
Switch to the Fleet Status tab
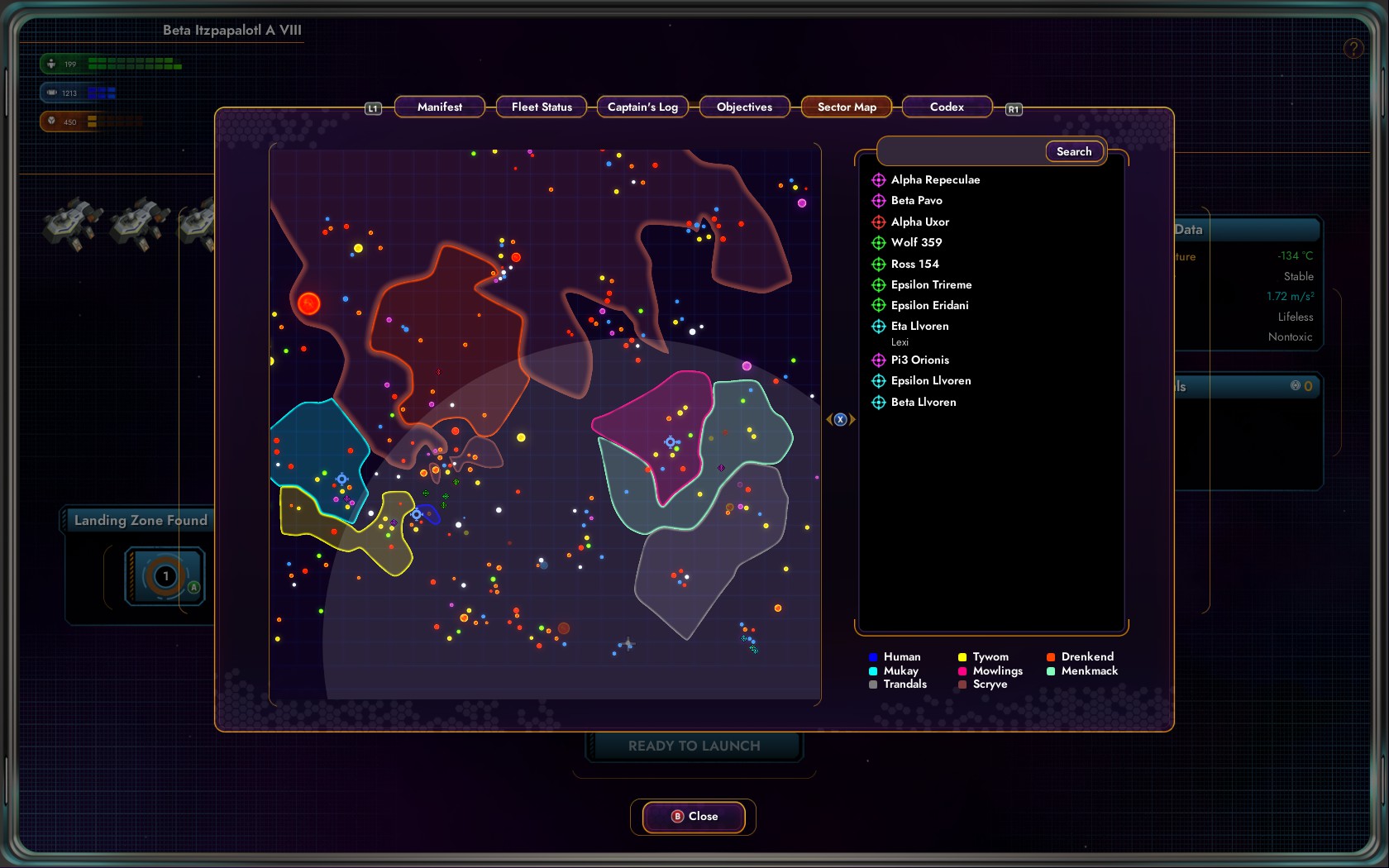click(542, 107)
